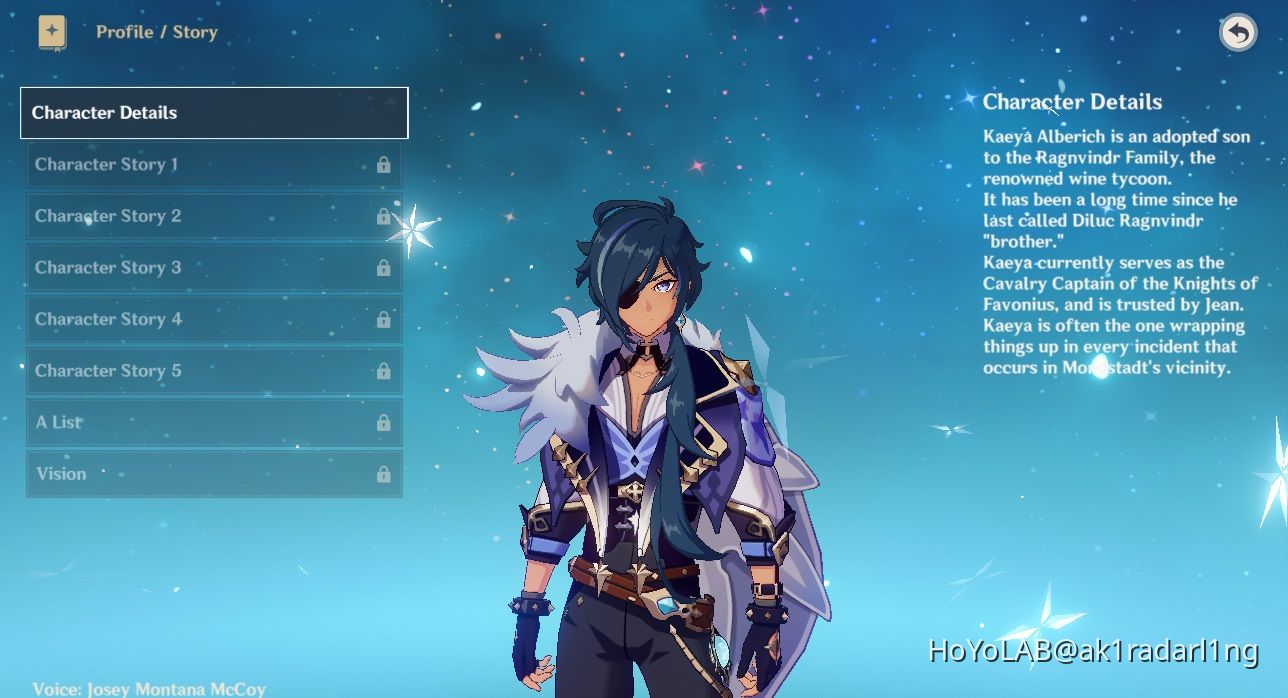
Task: Go back with the return arrow button
Action: [x=1238, y=33]
